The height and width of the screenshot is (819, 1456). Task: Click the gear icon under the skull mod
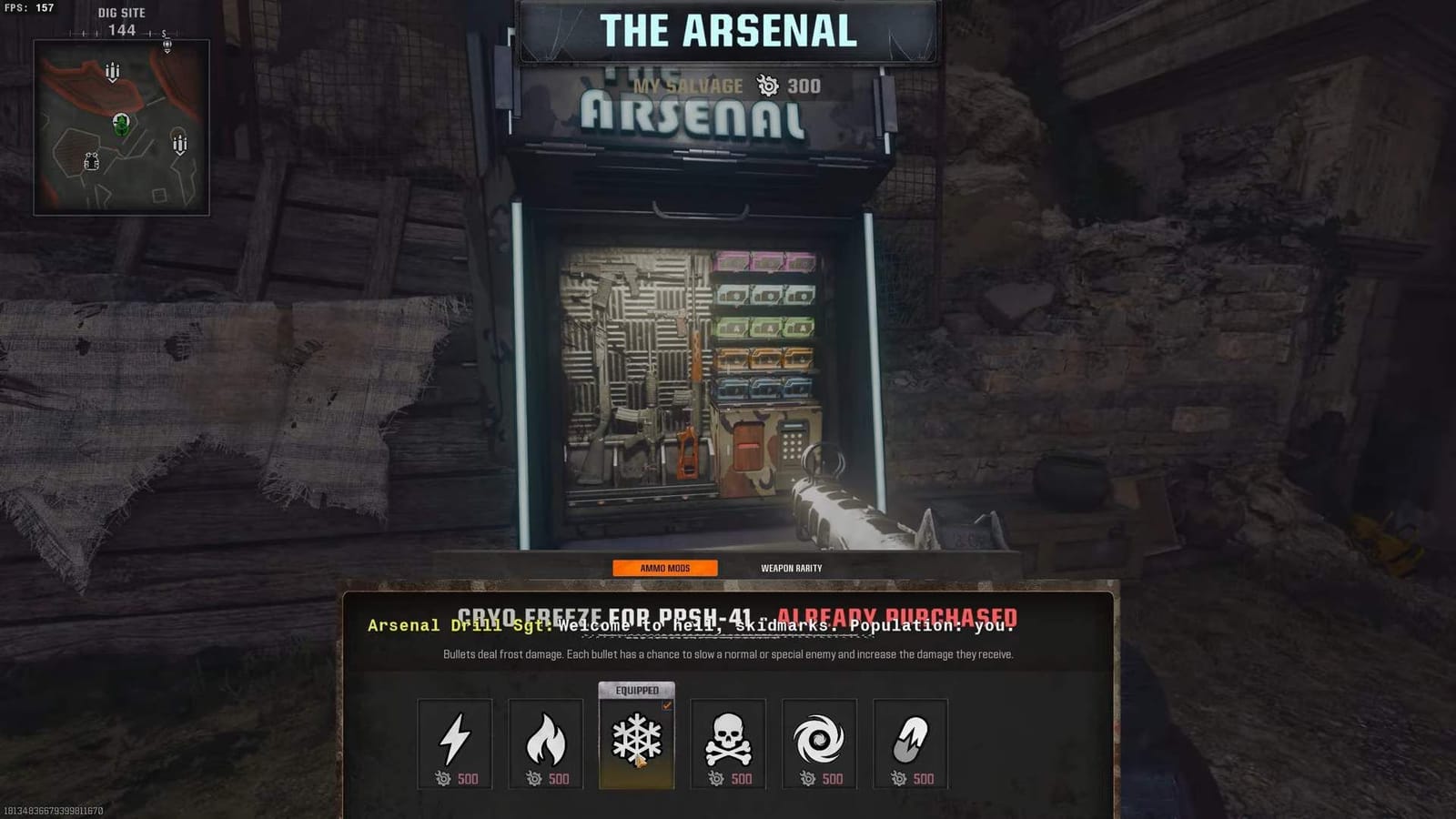[718, 779]
